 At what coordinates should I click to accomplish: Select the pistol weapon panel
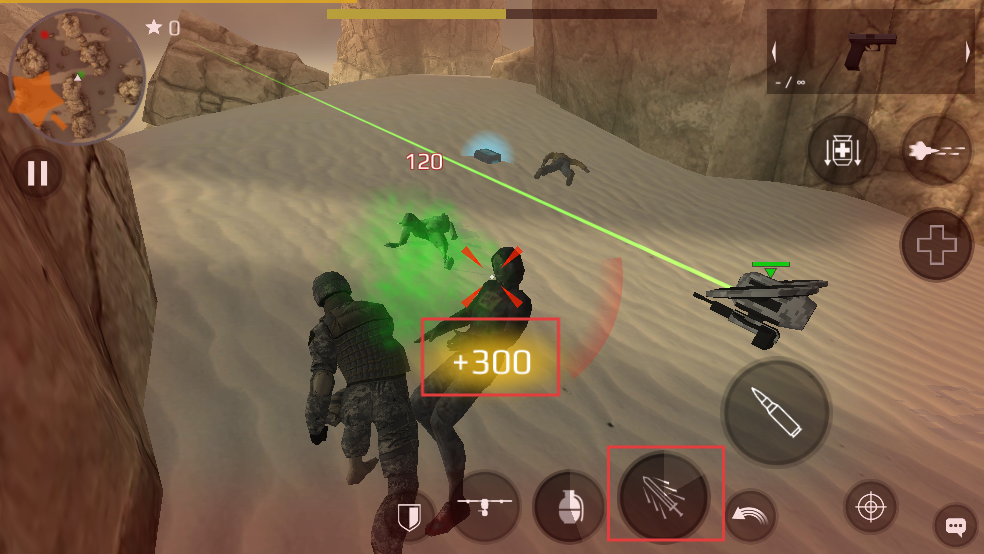[870, 52]
